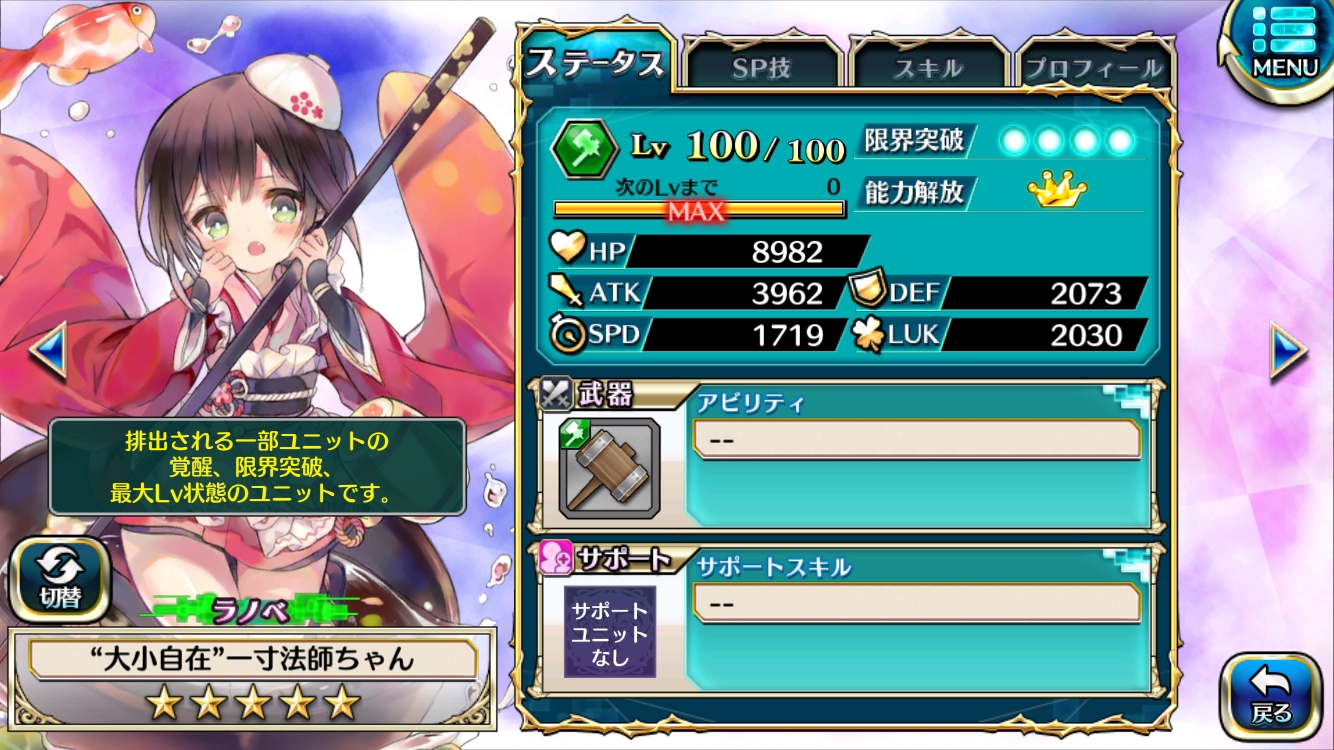Show the next unit with right arrow
Screen dimensions: 1334x750
pyautogui.click(x=1289, y=350)
